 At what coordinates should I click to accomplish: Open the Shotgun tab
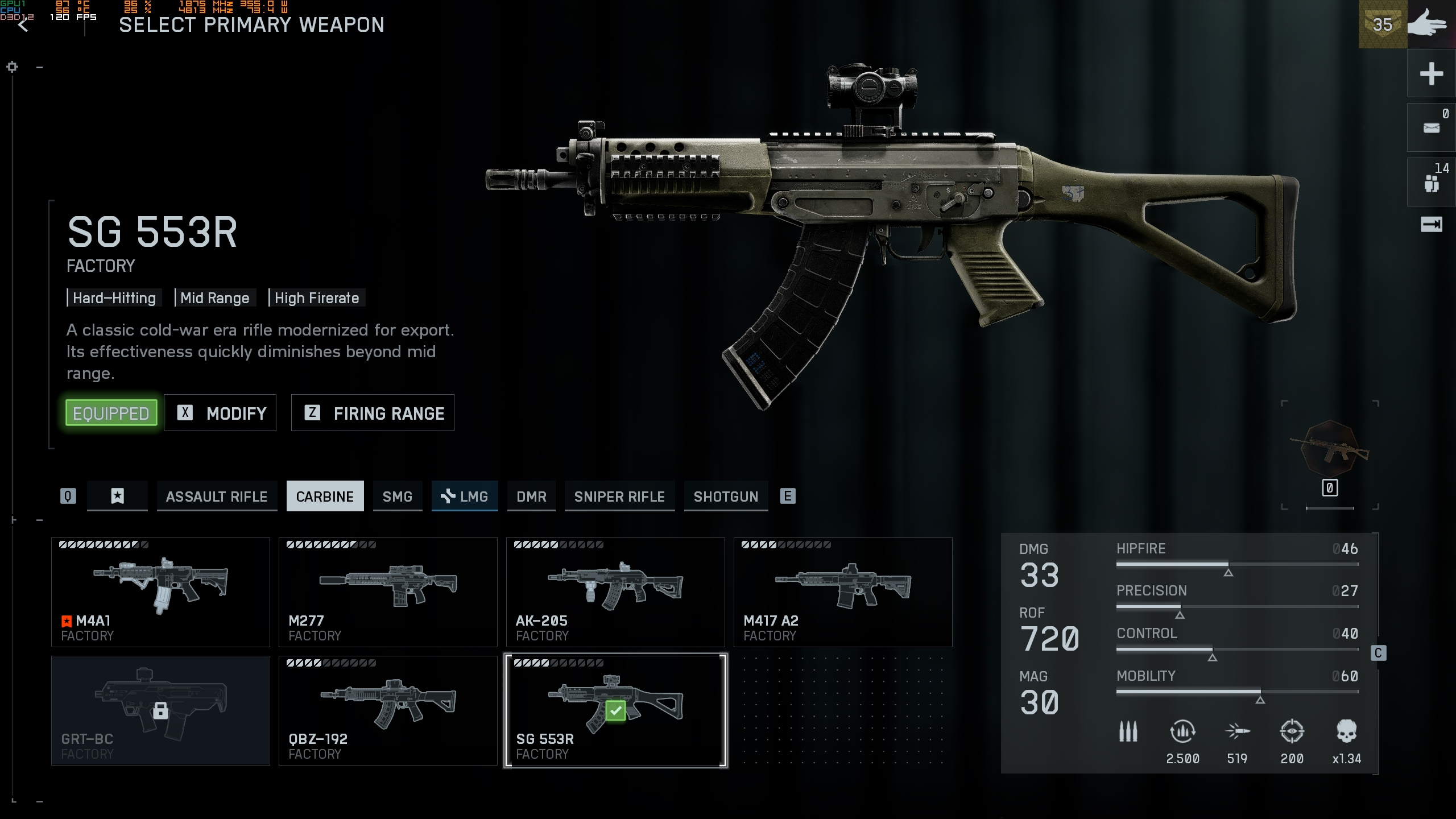pyautogui.click(x=726, y=497)
